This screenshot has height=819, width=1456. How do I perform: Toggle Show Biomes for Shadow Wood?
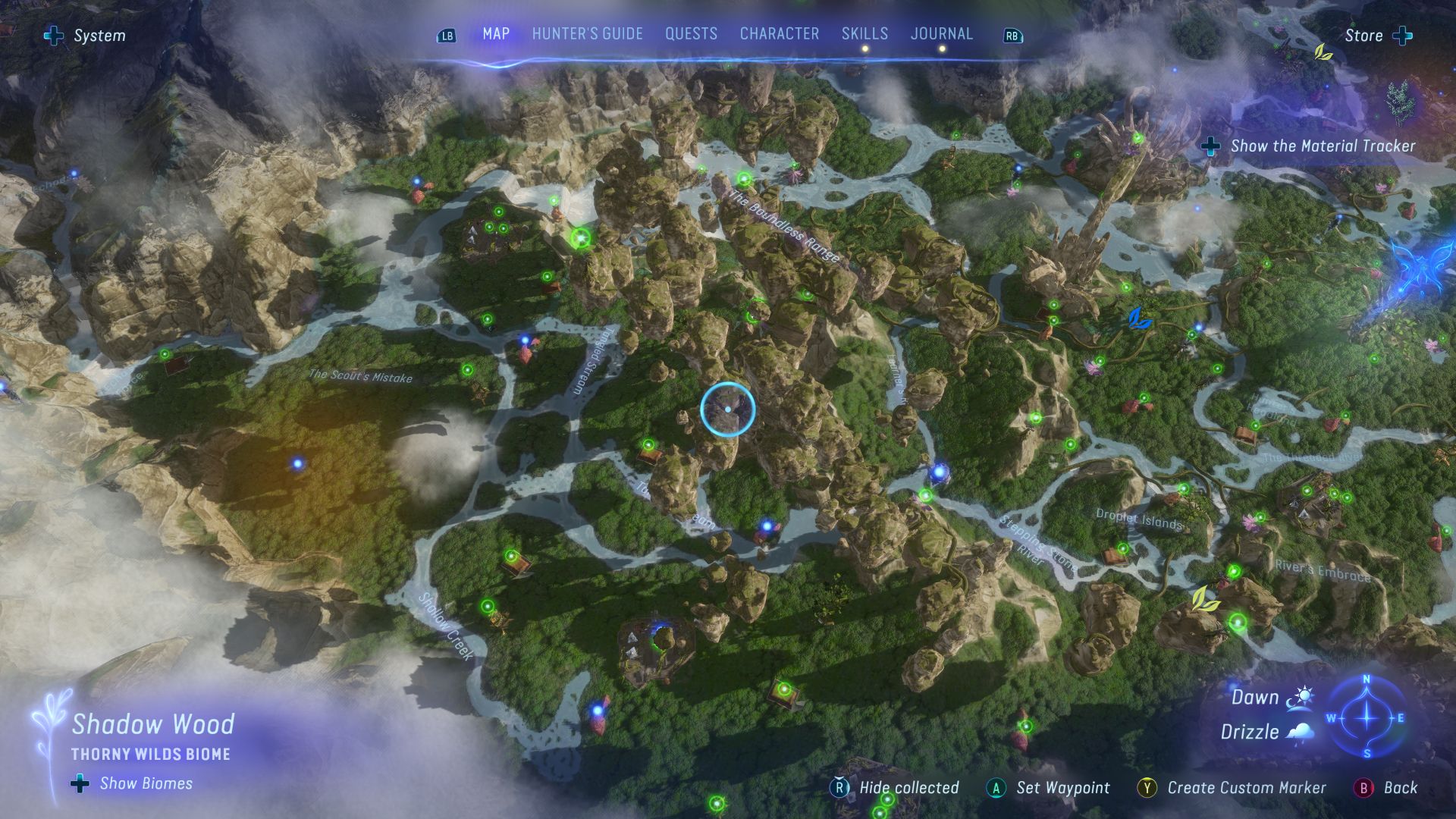pos(78,783)
